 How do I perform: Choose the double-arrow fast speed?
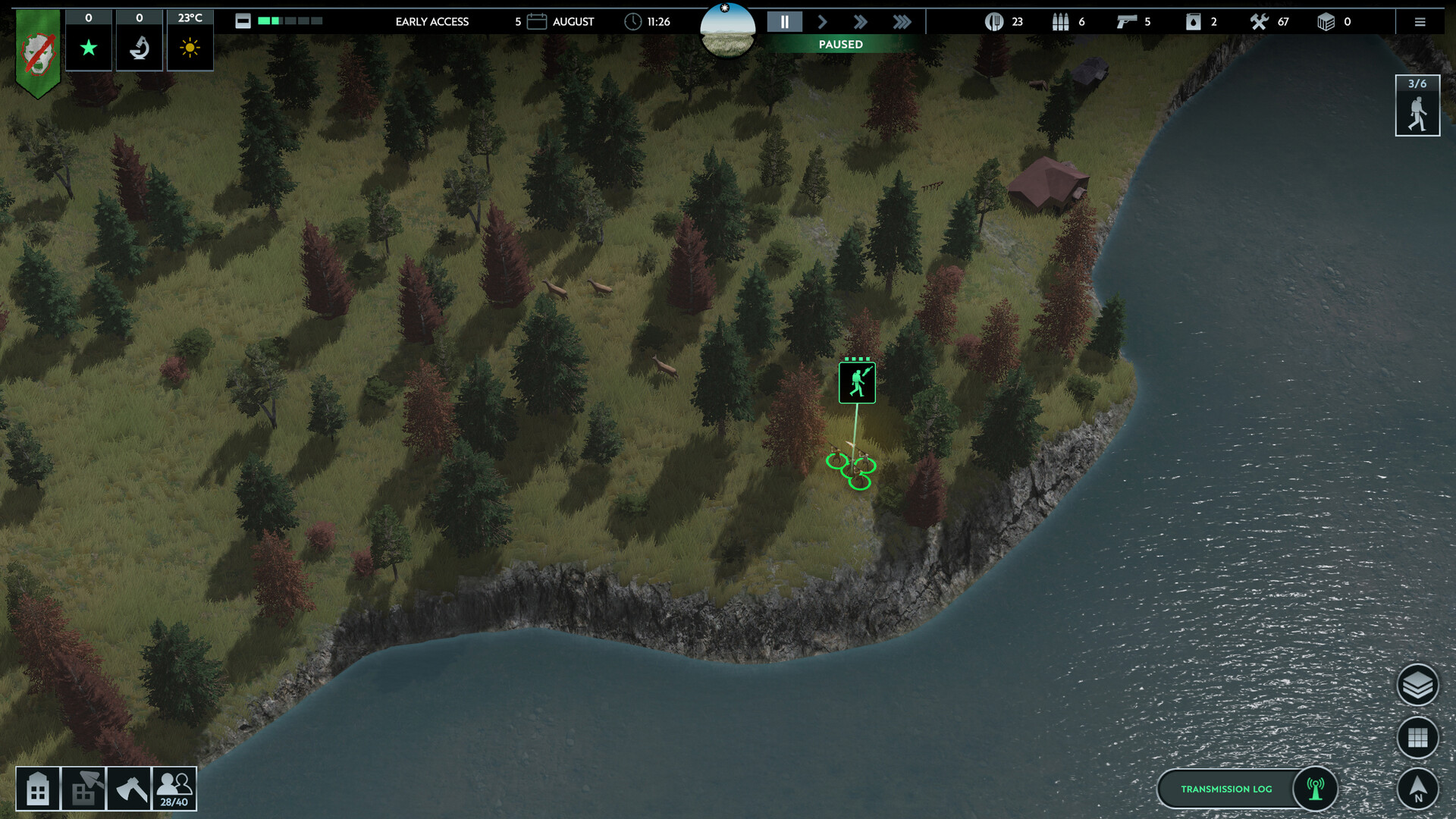coord(860,22)
